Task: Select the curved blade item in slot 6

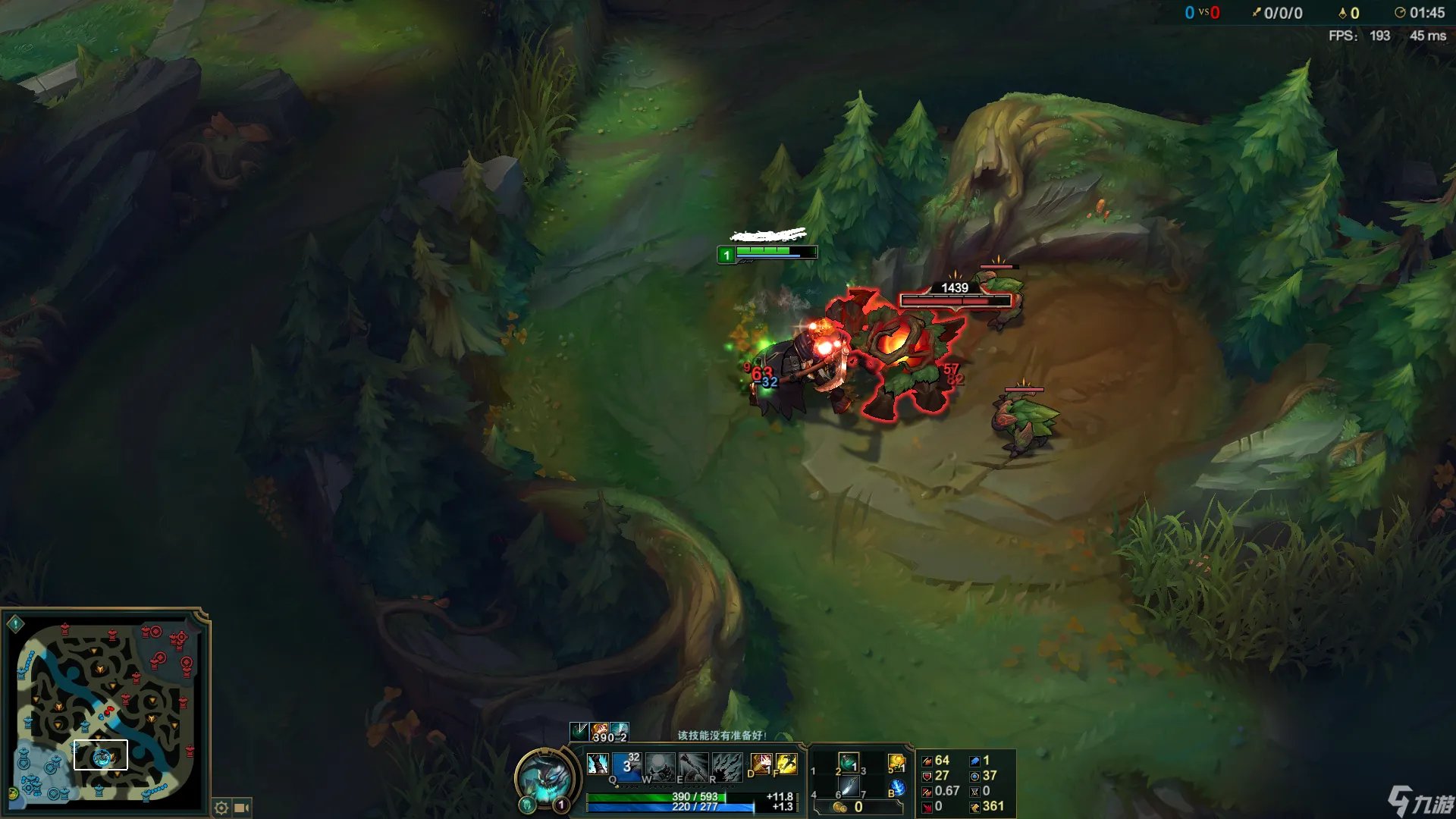Action: pyautogui.click(x=849, y=787)
